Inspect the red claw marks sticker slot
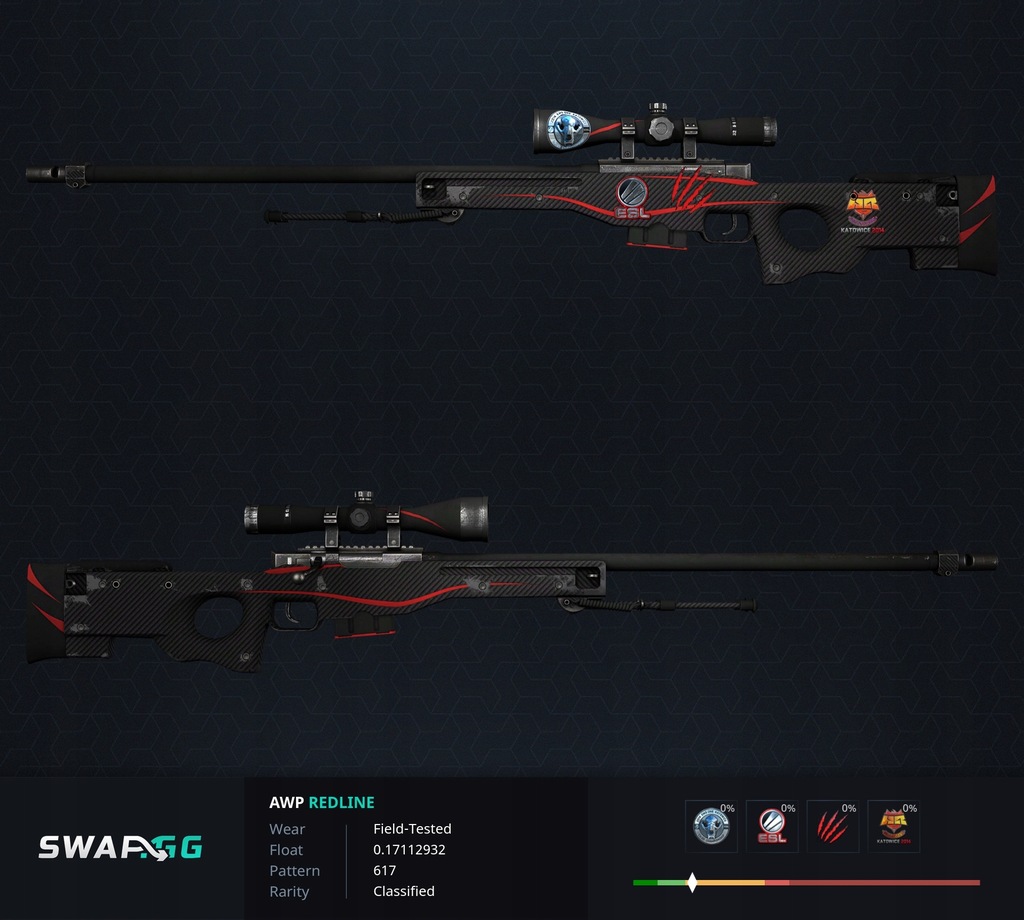Image resolution: width=1024 pixels, height=920 pixels. click(833, 826)
